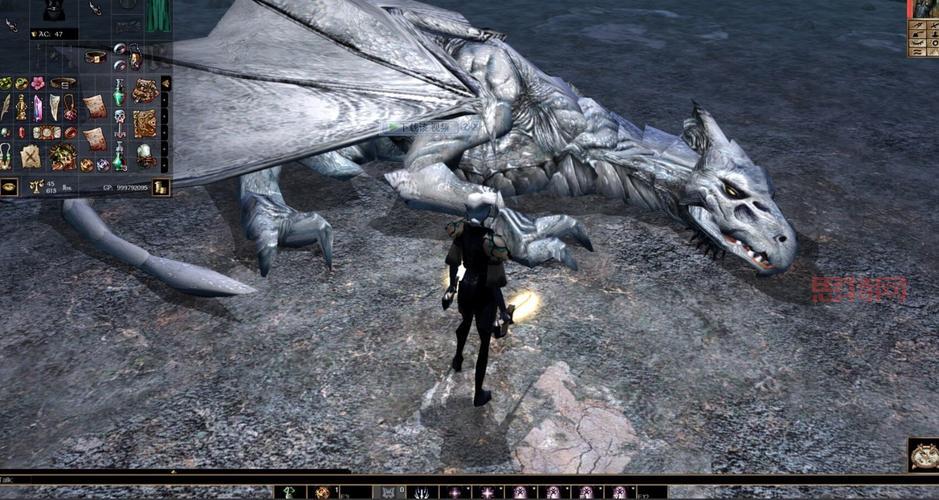
Task: Open the round icon button at bottom-right
Action: [x=923, y=454]
